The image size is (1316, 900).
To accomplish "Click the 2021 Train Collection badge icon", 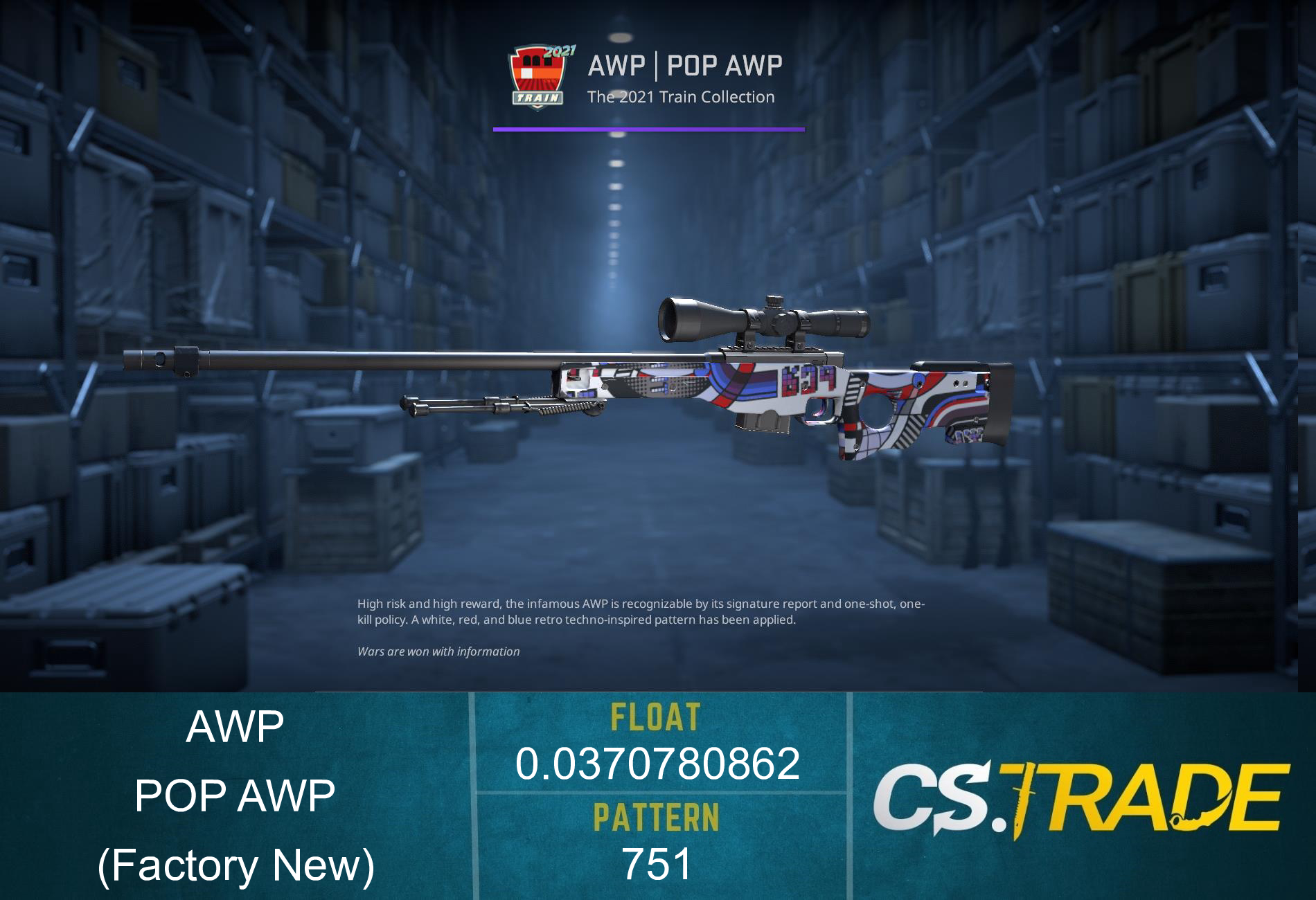I will pos(538,76).
